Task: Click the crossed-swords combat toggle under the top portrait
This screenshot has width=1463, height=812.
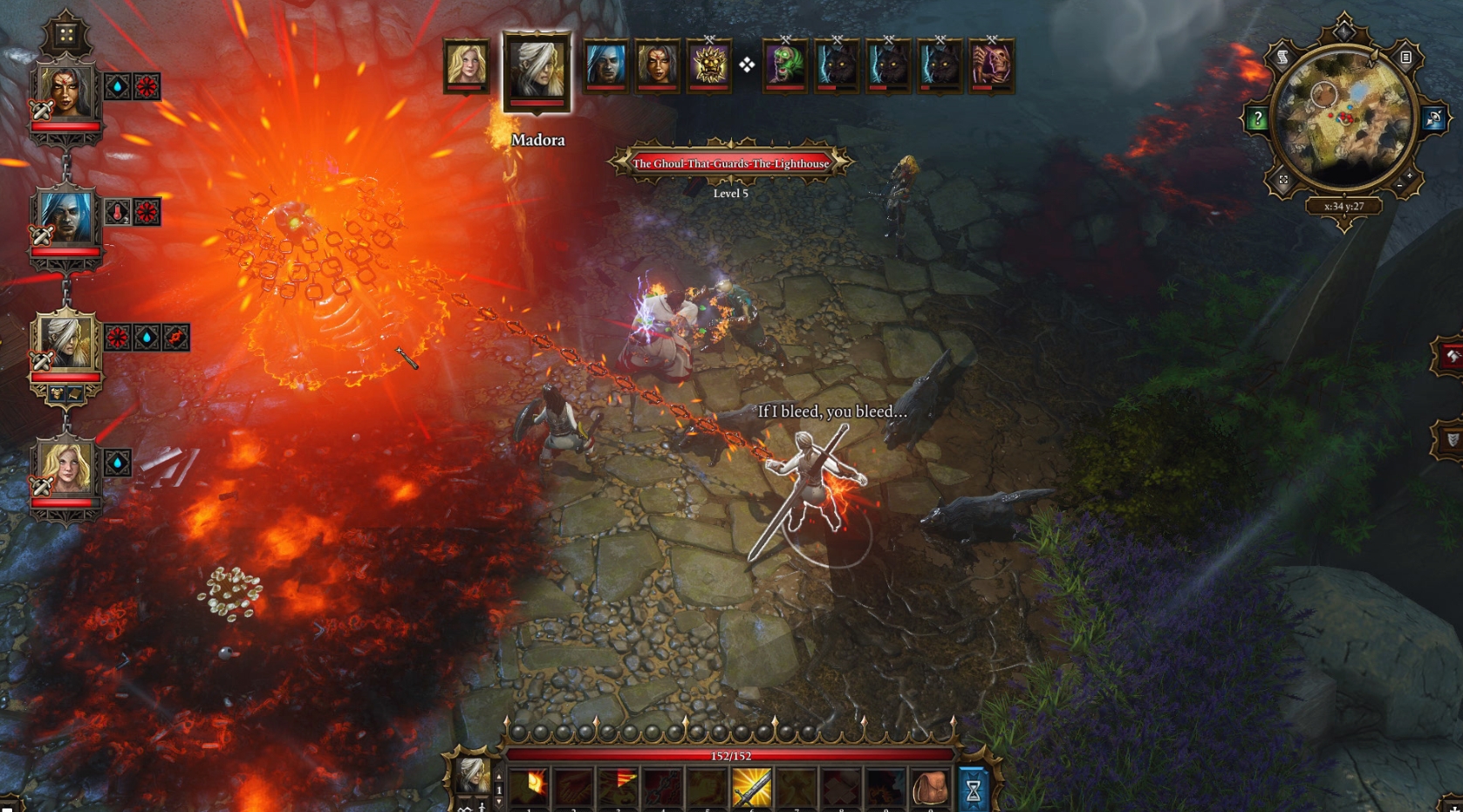Action: pos(41,110)
